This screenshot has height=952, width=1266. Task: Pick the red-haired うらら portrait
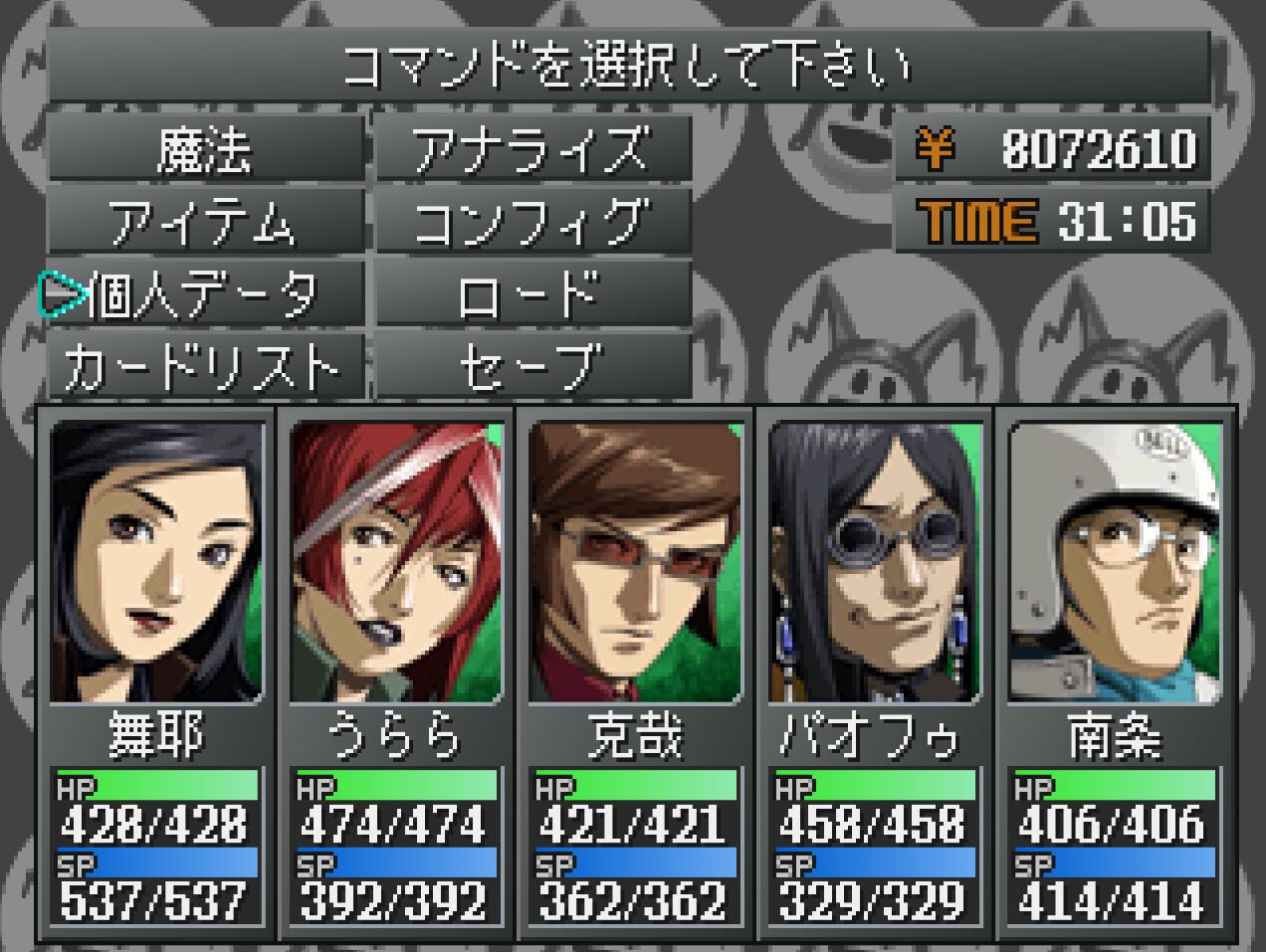click(x=396, y=562)
